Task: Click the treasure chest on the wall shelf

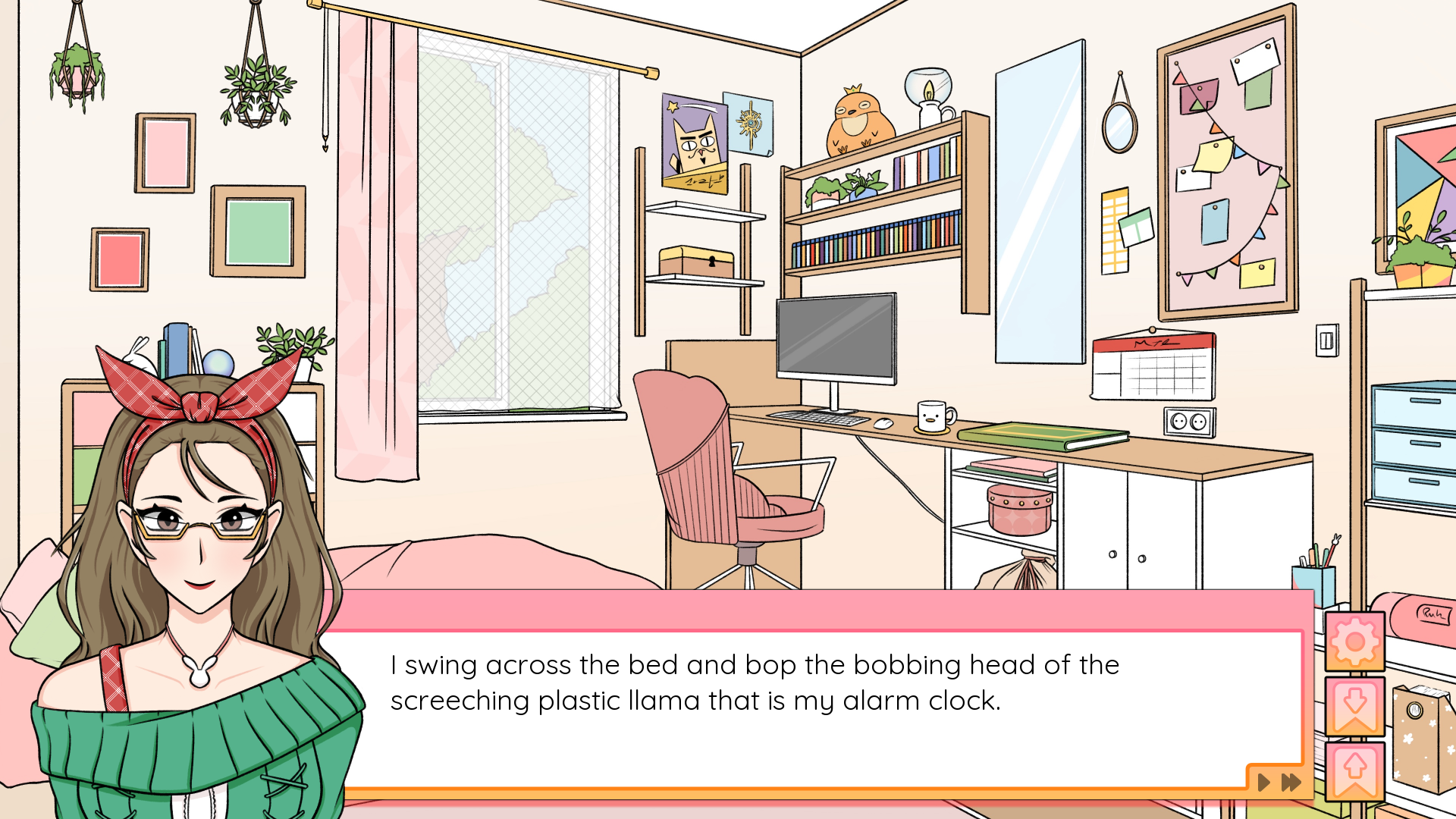Action: click(x=694, y=259)
